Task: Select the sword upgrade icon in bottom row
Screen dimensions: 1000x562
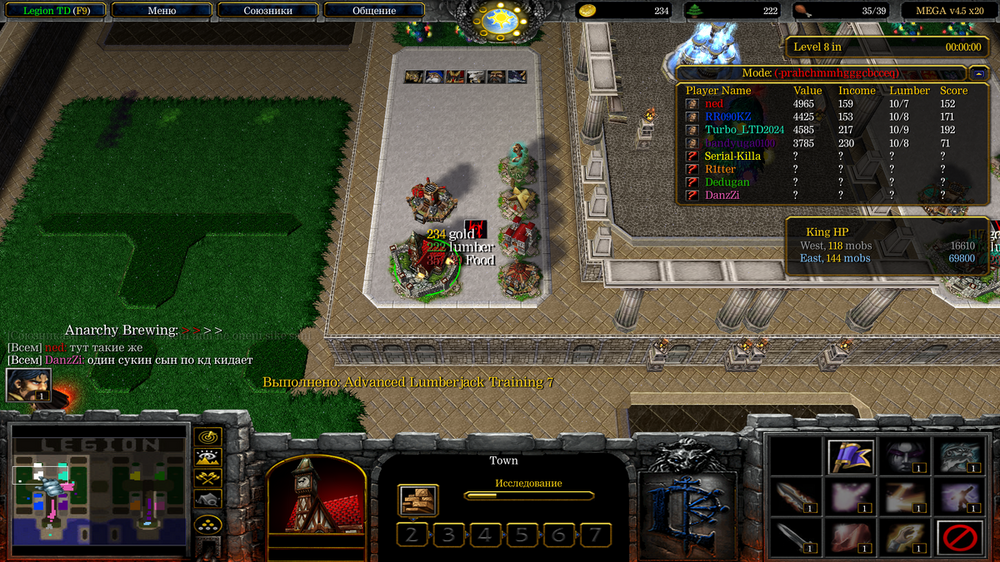Action: tap(797, 538)
